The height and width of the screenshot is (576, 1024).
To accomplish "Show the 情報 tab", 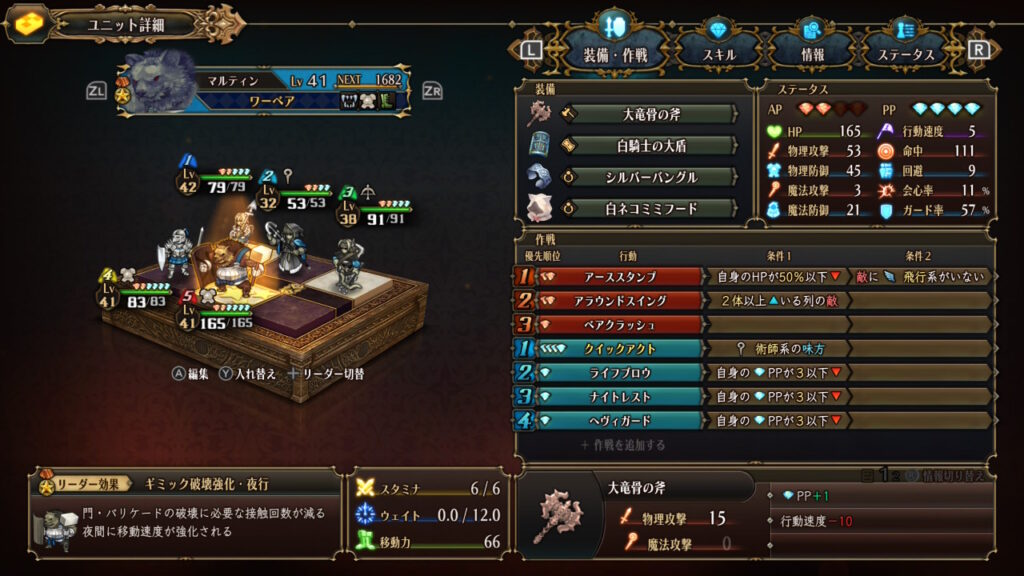I will point(811,55).
